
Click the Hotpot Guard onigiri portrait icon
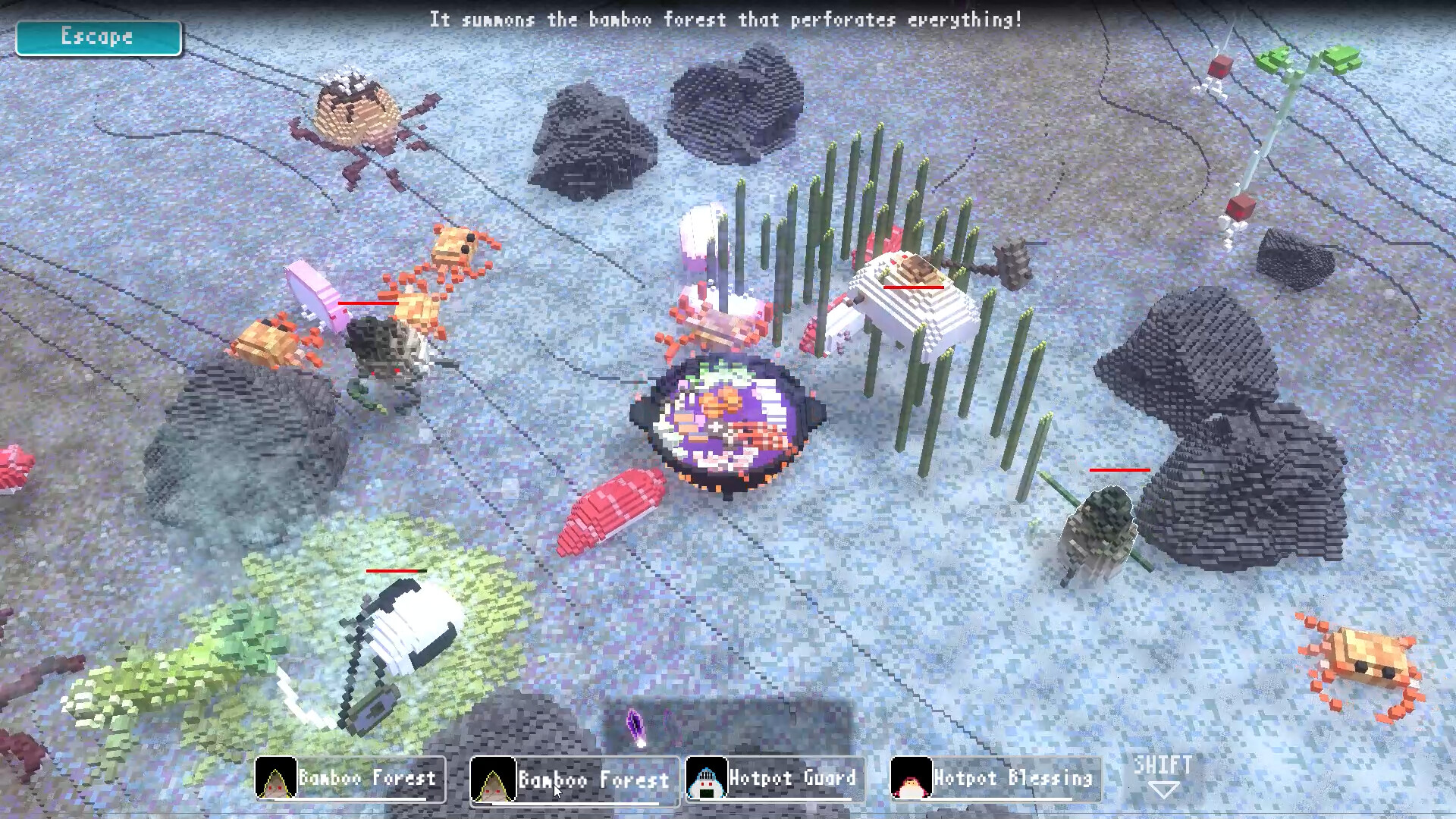click(706, 779)
